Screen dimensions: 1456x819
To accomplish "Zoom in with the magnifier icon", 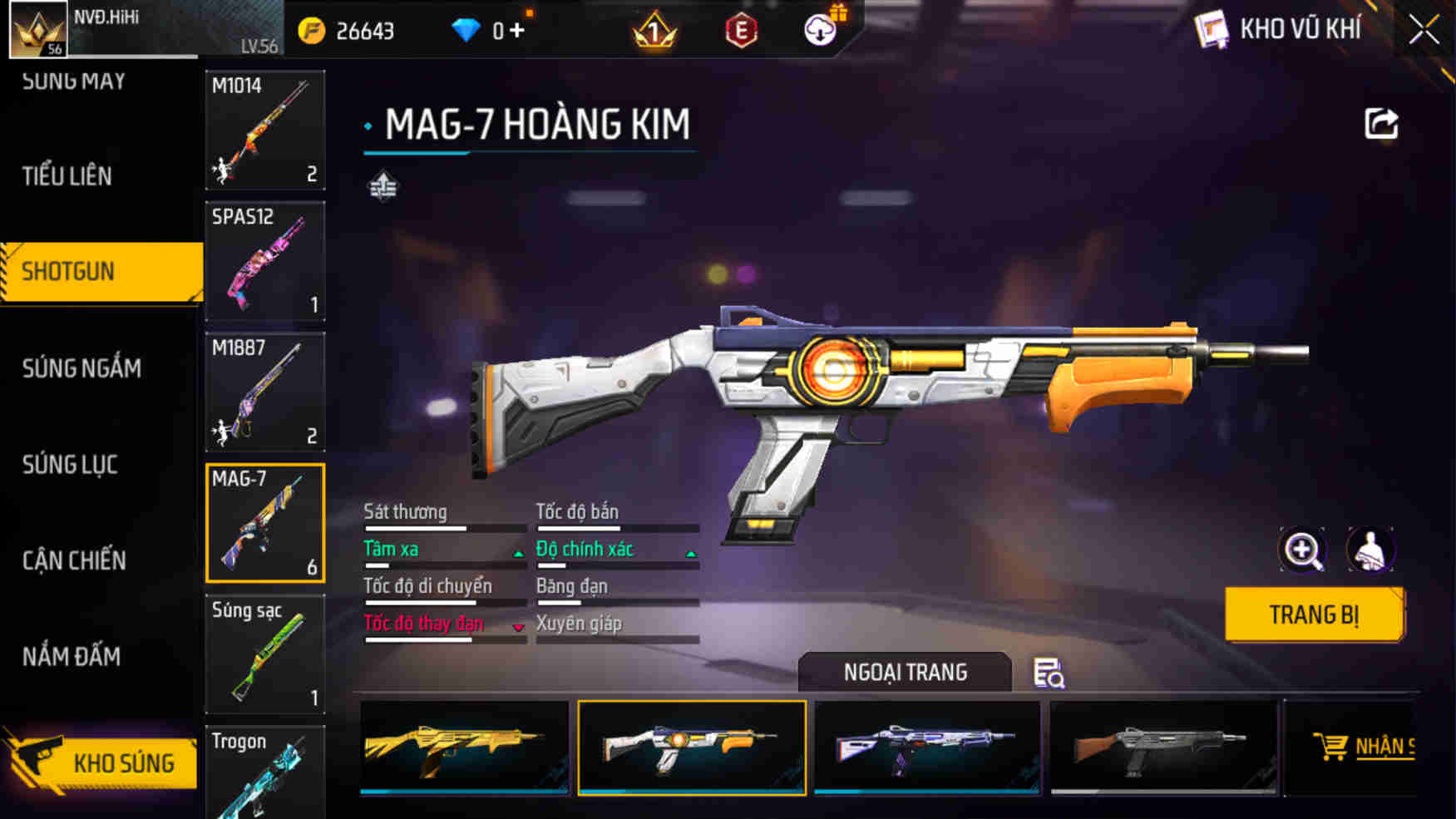I will tap(1301, 550).
